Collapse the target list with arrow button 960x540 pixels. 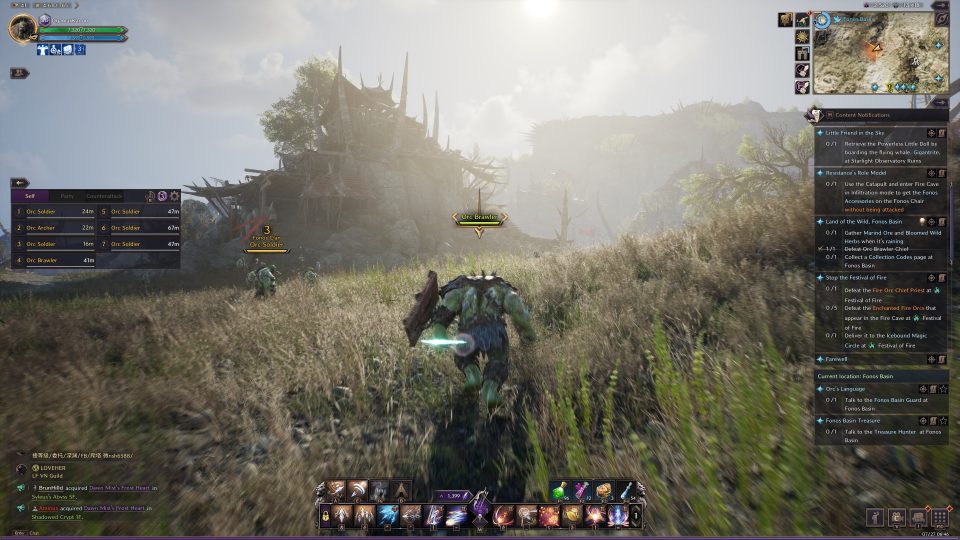(20, 183)
